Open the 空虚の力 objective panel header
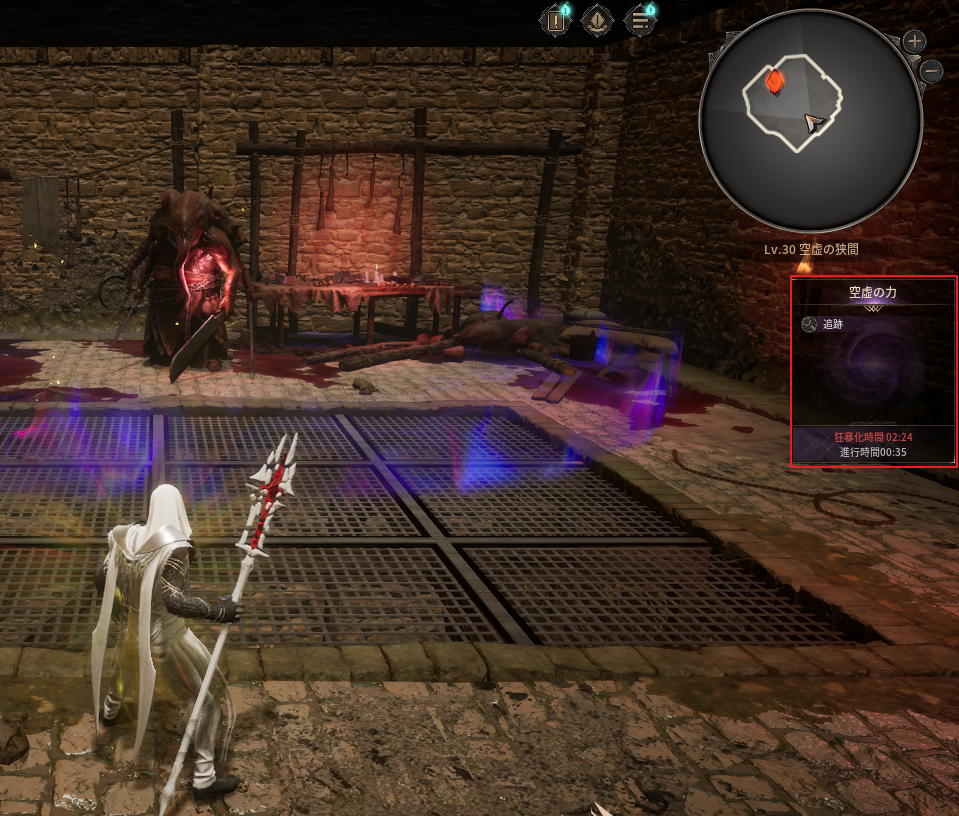Viewport: 959px width, 816px height. [873, 292]
